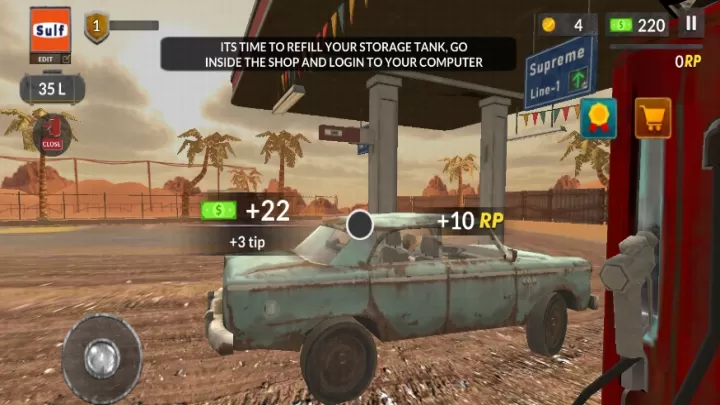Open the ribbon medal achievements
This screenshot has height=405, width=720.
[x=598, y=118]
